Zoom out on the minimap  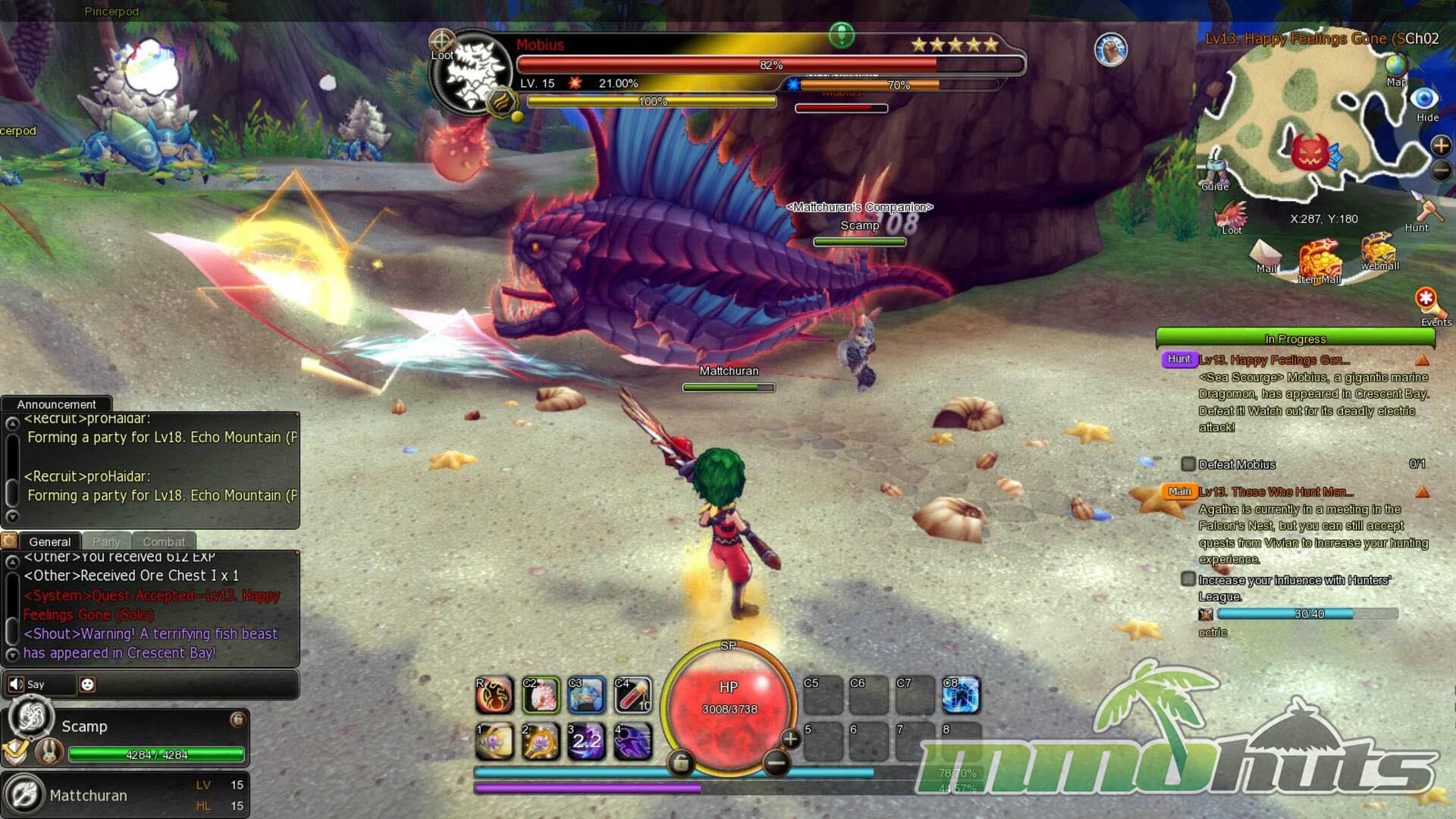coord(1440,171)
